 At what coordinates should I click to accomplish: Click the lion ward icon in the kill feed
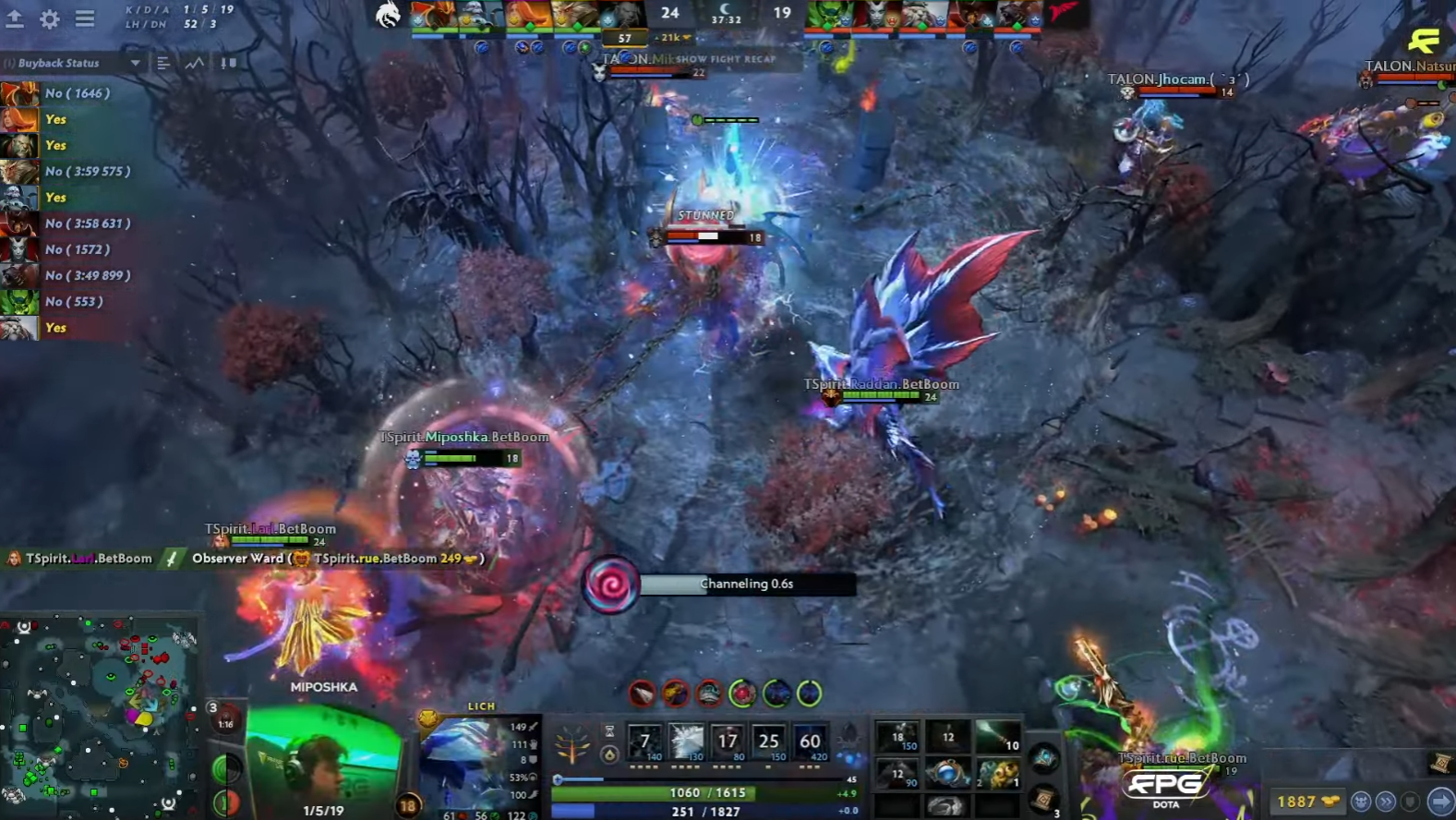[302, 559]
